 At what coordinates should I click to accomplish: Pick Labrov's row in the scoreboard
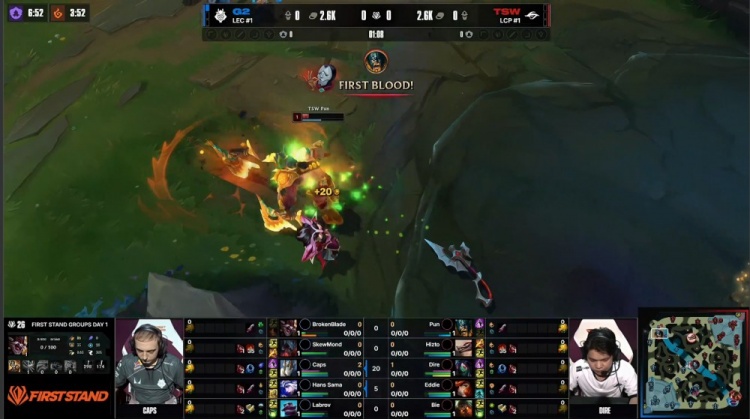coord(320,407)
